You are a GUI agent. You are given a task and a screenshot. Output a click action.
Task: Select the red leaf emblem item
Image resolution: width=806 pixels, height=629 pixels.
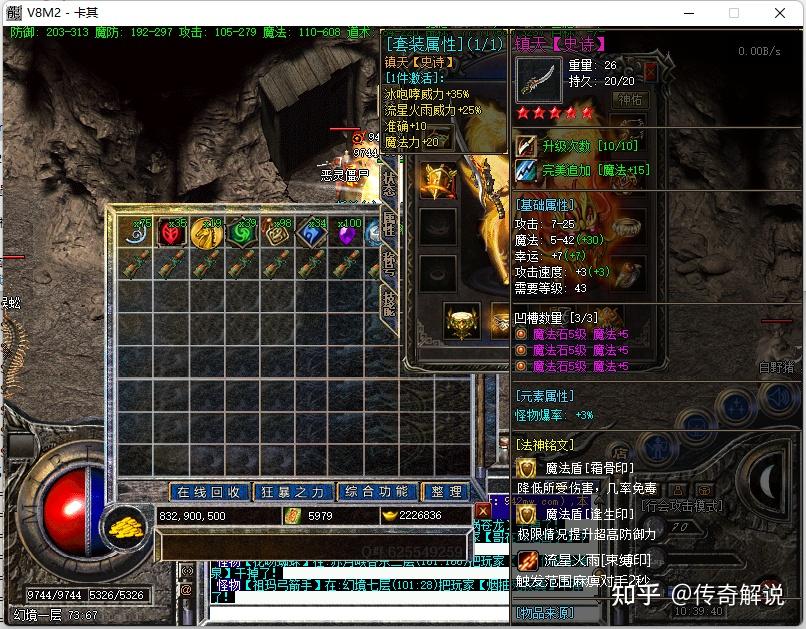[x=173, y=233]
